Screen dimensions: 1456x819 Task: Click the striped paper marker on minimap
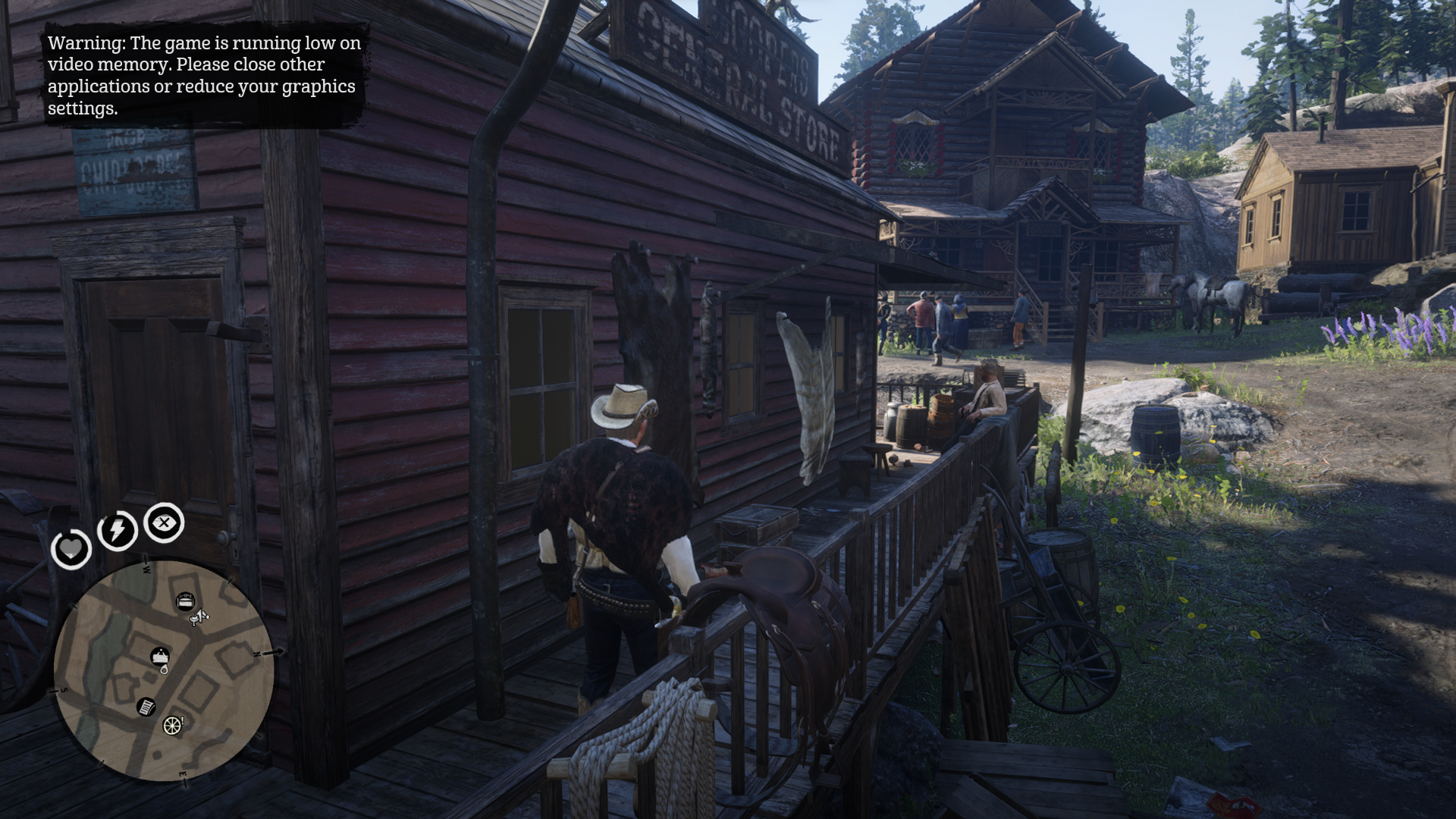click(x=146, y=707)
